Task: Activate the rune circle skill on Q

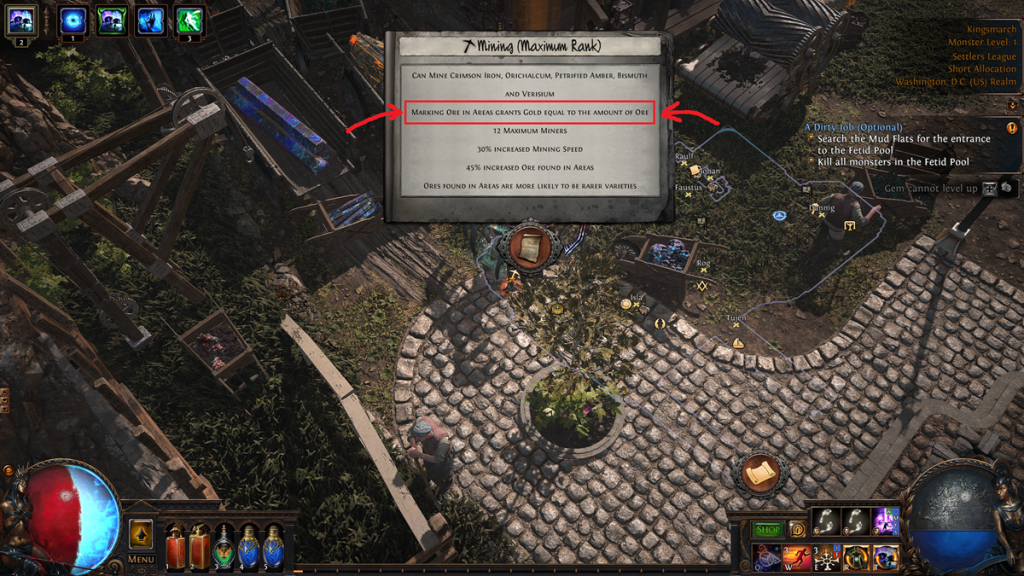Action: coord(768,557)
